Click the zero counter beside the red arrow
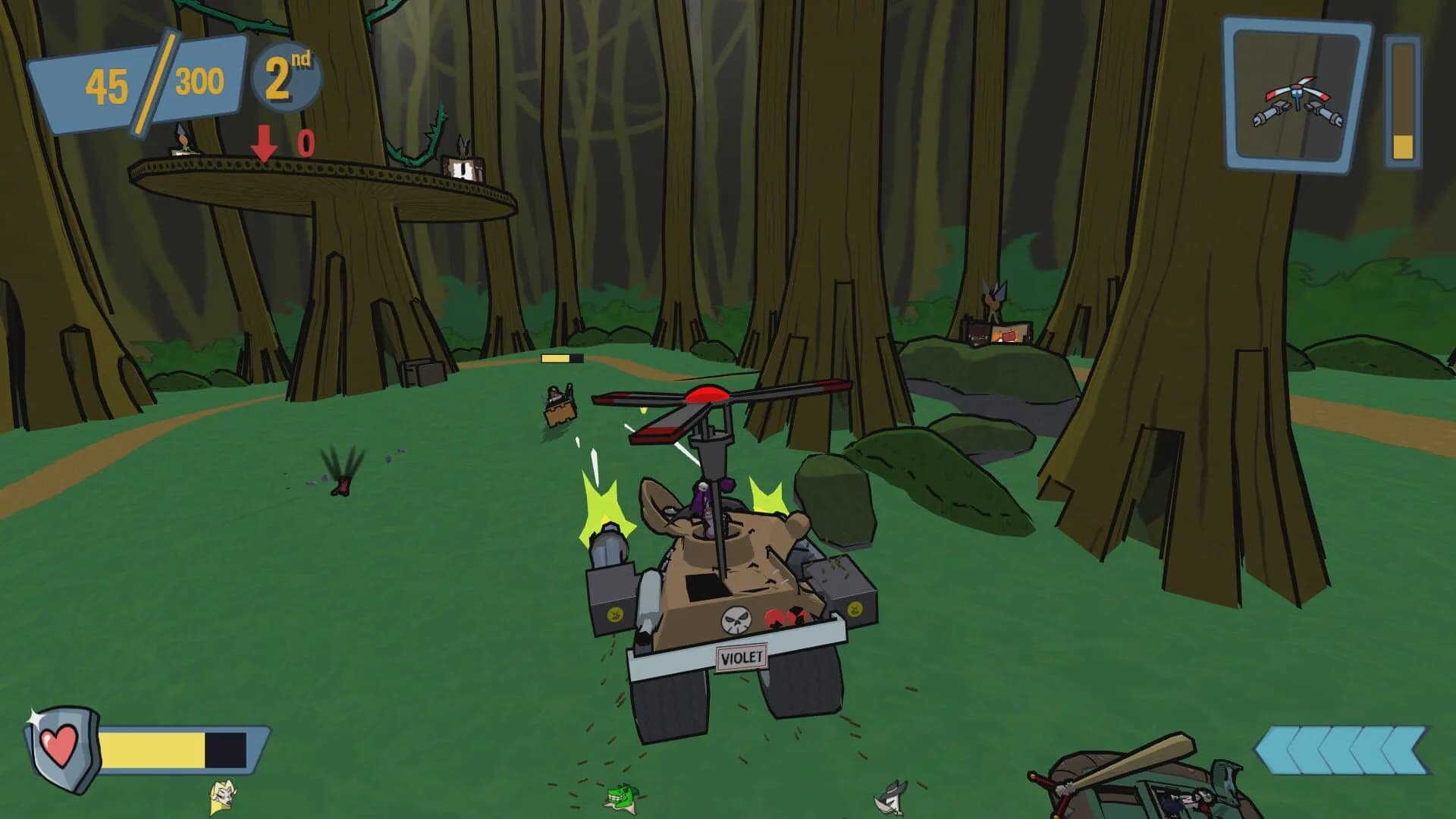 click(303, 143)
